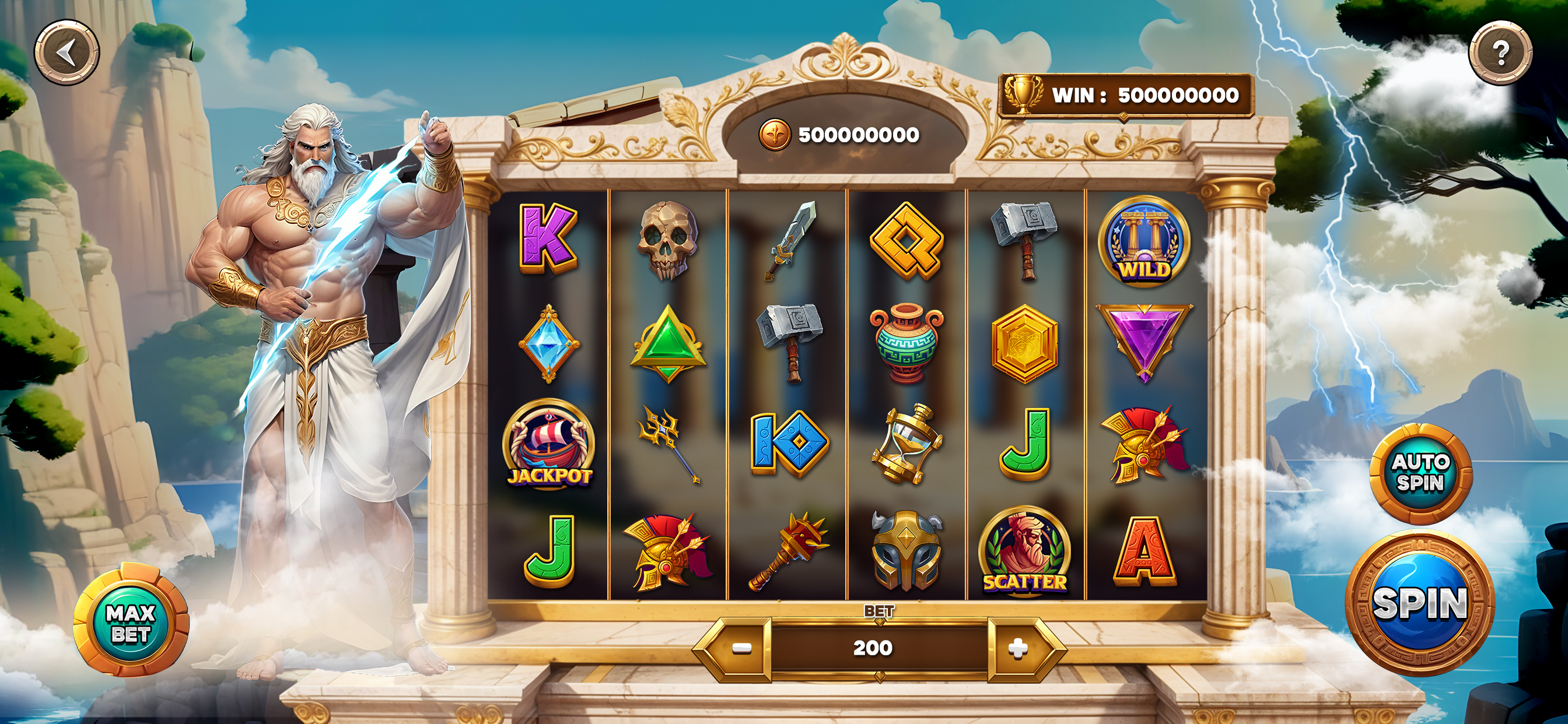
Task: Set the Max Bet
Action: point(131,622)
